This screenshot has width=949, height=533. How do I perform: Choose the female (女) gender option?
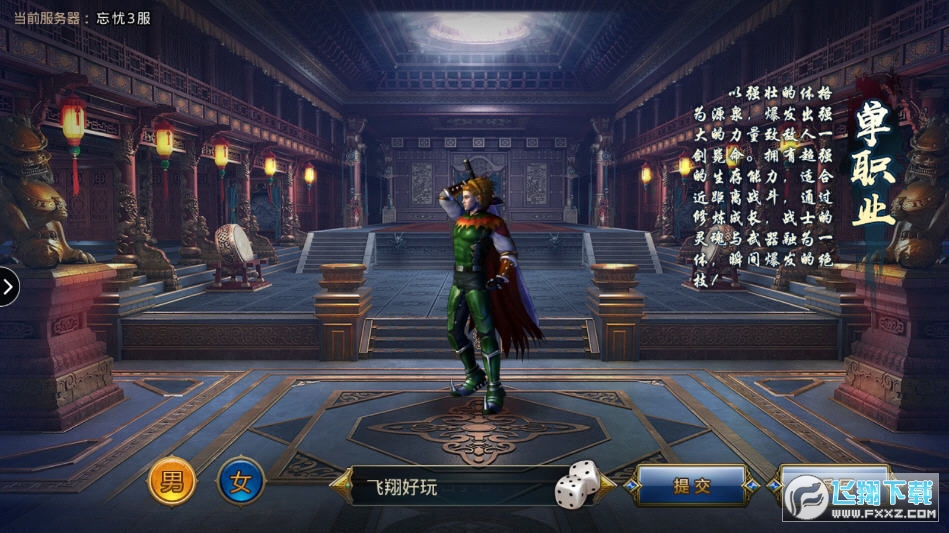pyautogui.click(x=241, y=483)
